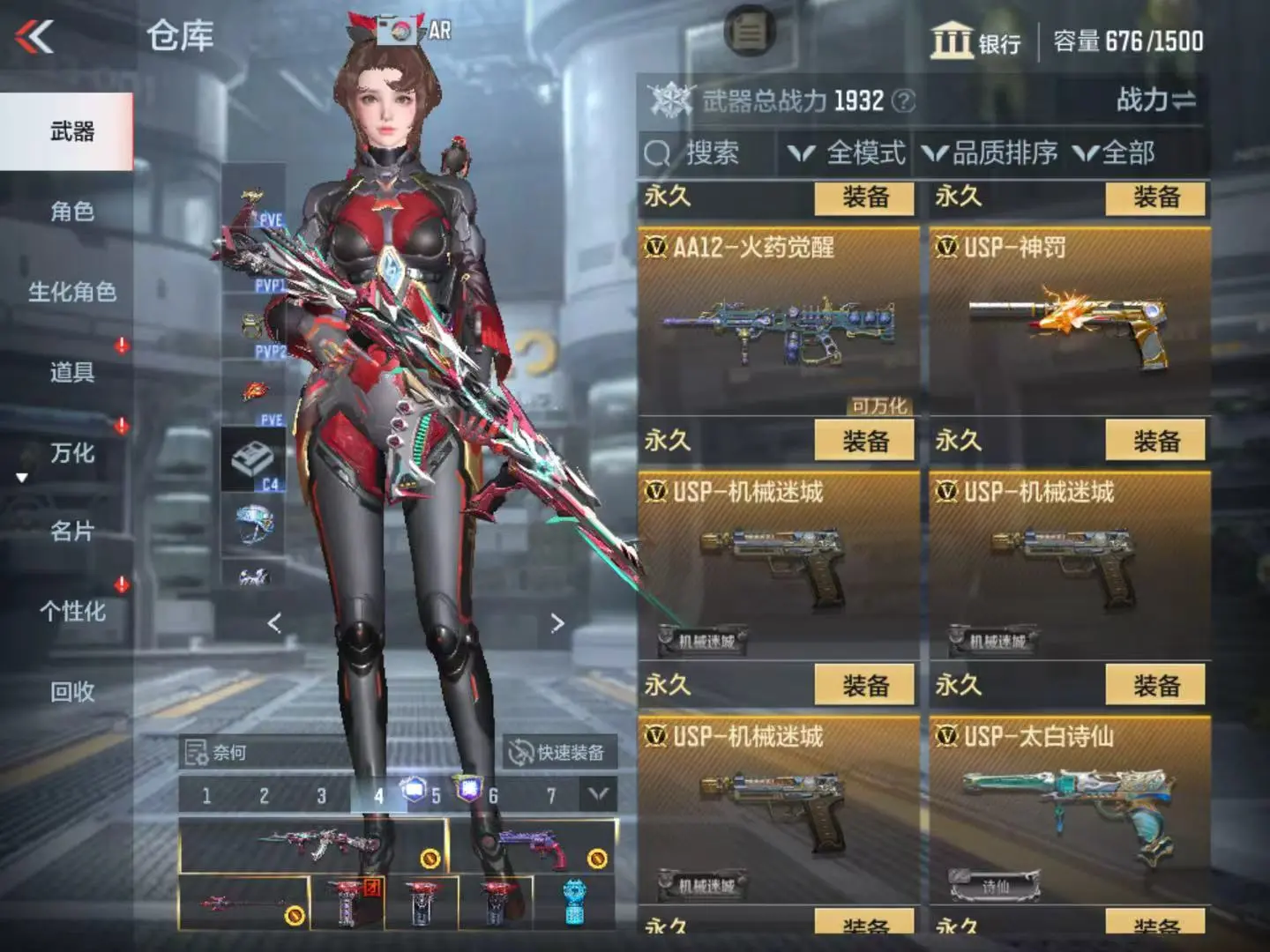Select the AA12-火药觉醒 weapon card

click(x=778, y=322)
